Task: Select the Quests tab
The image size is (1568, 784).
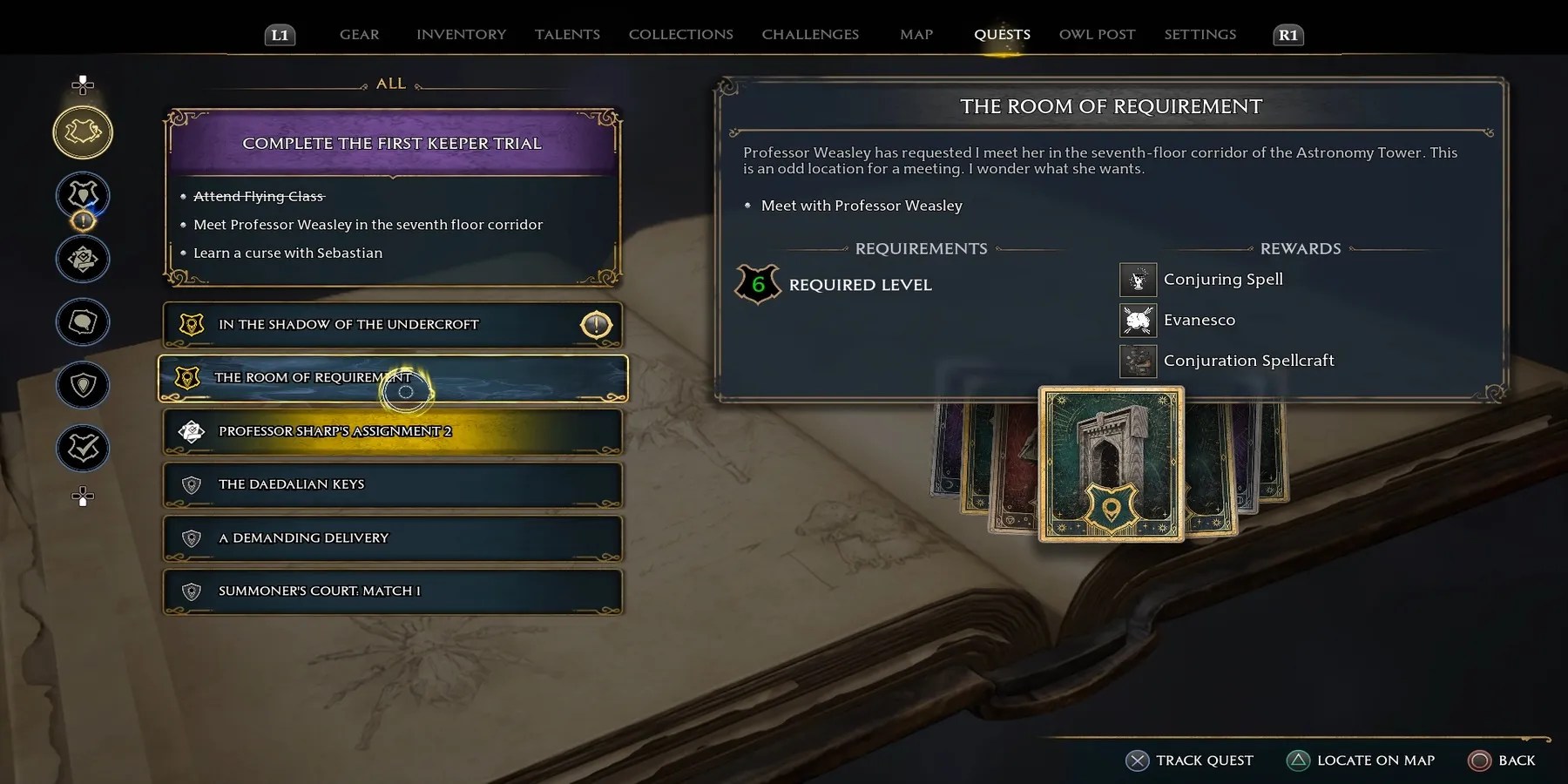Action: pyautogui.click(x=1002, y=34)
